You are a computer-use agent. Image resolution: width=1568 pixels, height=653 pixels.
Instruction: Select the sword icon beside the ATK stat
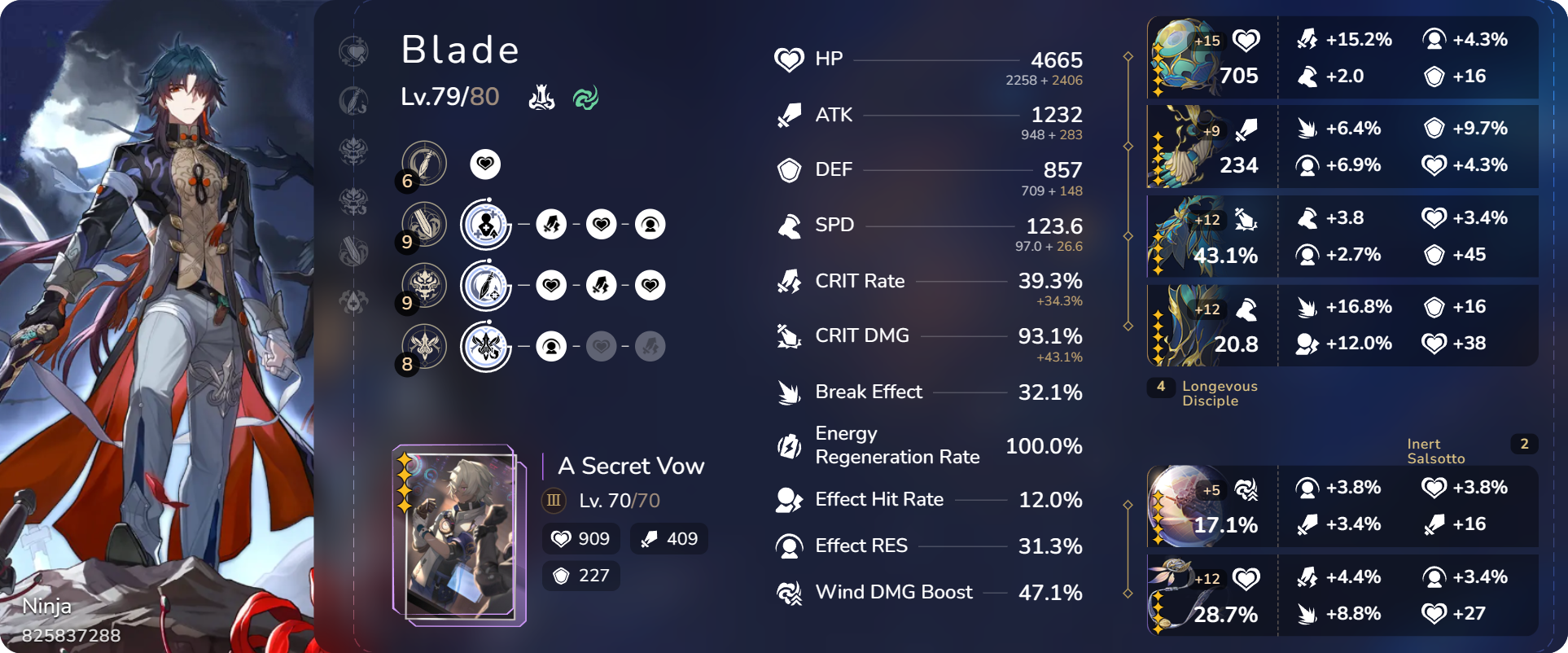pos(788,114)
